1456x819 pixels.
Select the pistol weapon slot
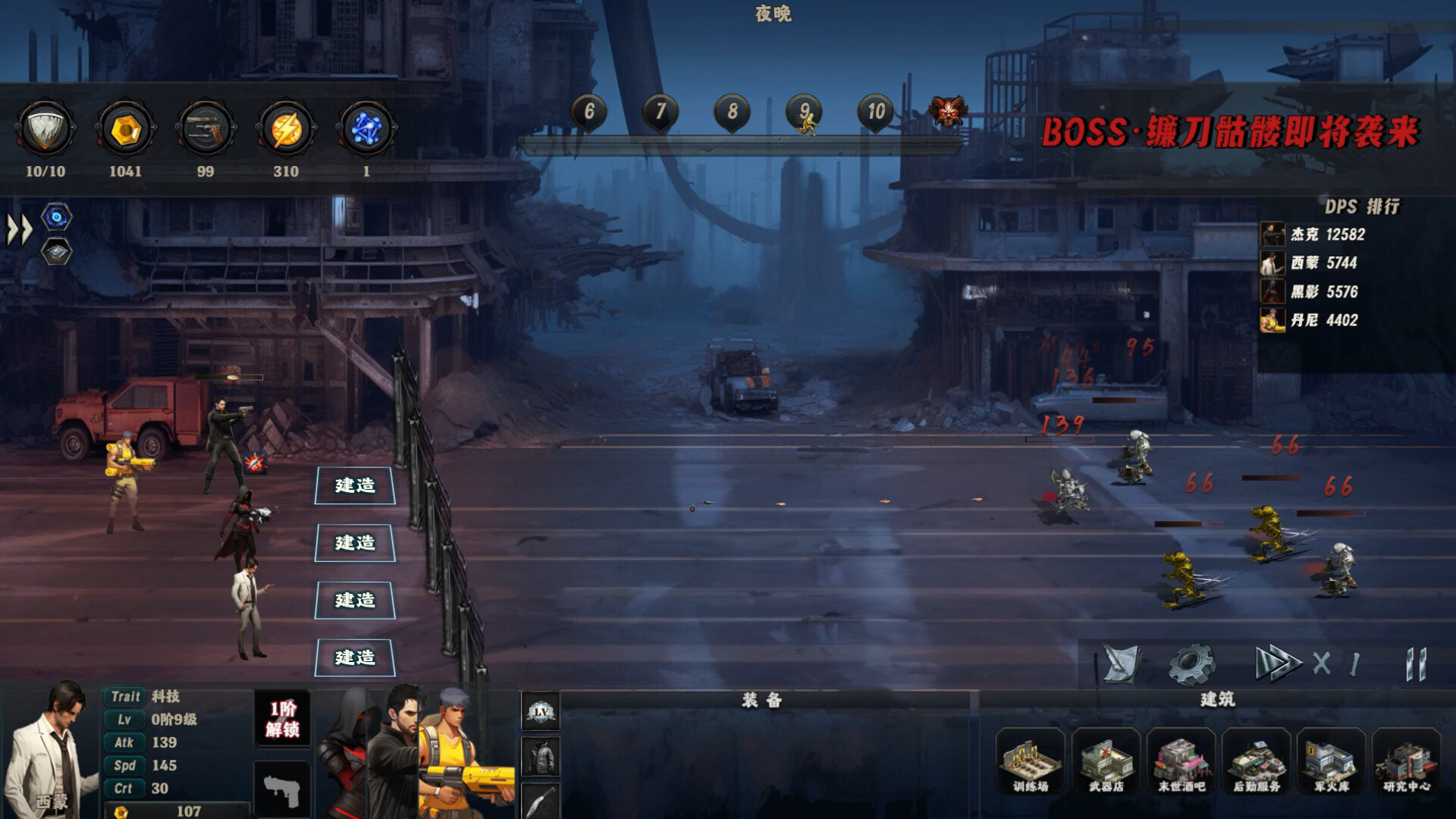[x=282, y=790]
